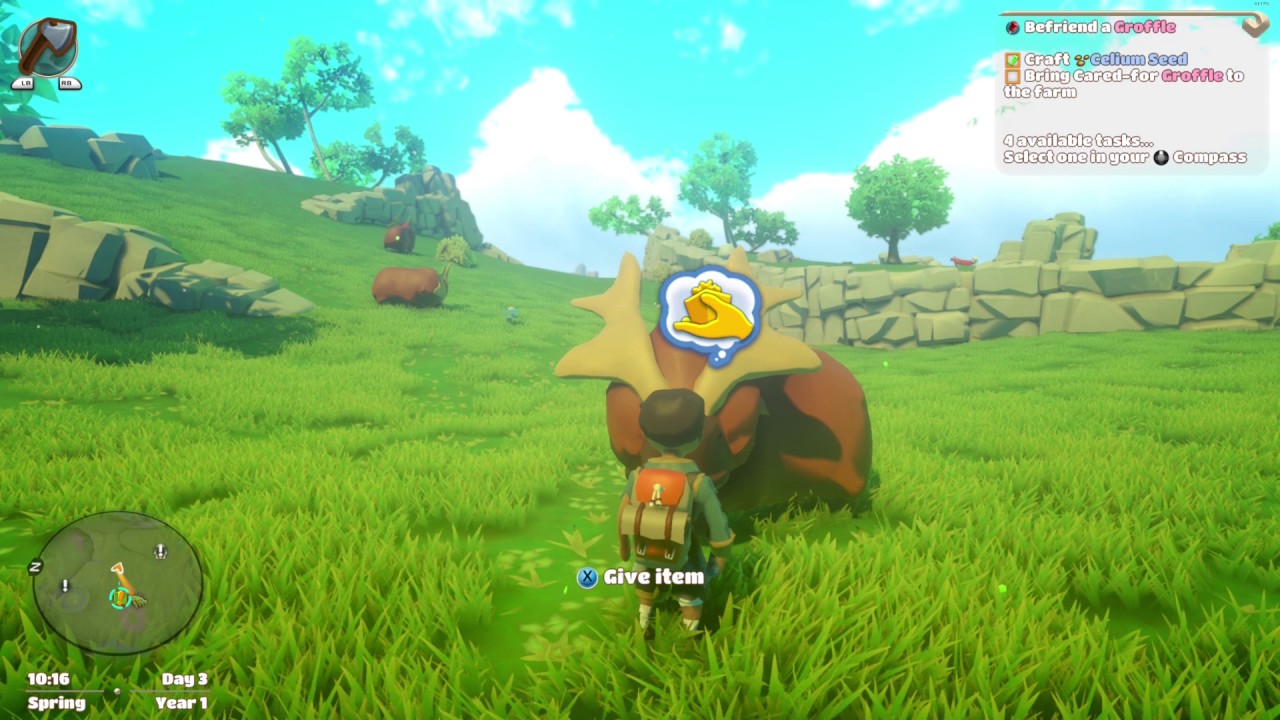Open the circular minimap

pyautogui.click(x=118, y=582)
